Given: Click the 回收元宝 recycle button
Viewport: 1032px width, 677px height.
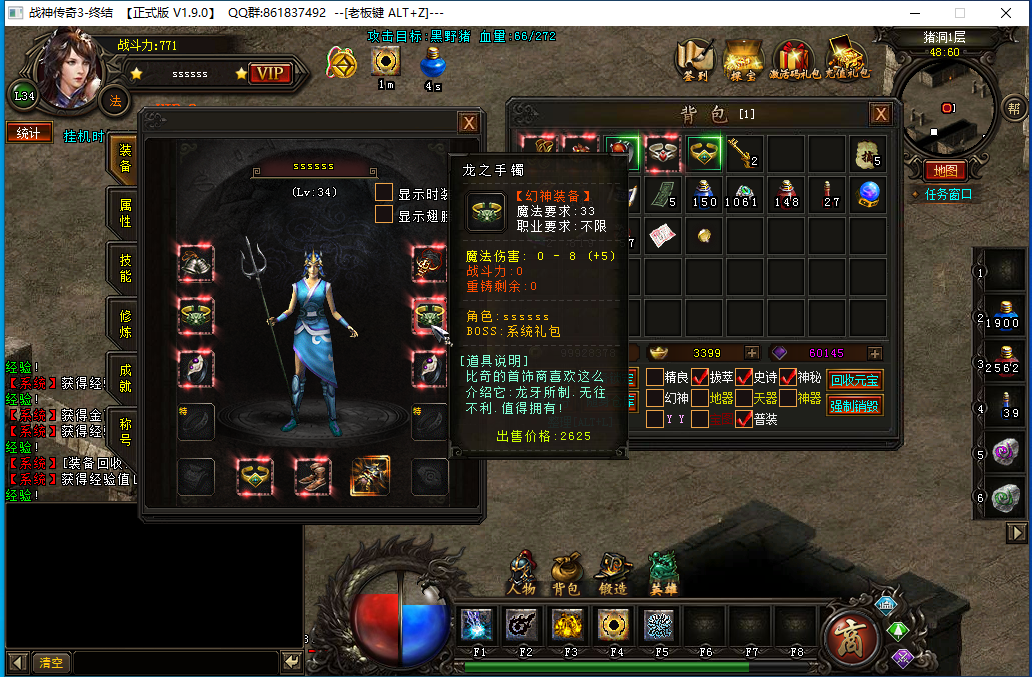Looking at the screenshot, I should (855, 380).
